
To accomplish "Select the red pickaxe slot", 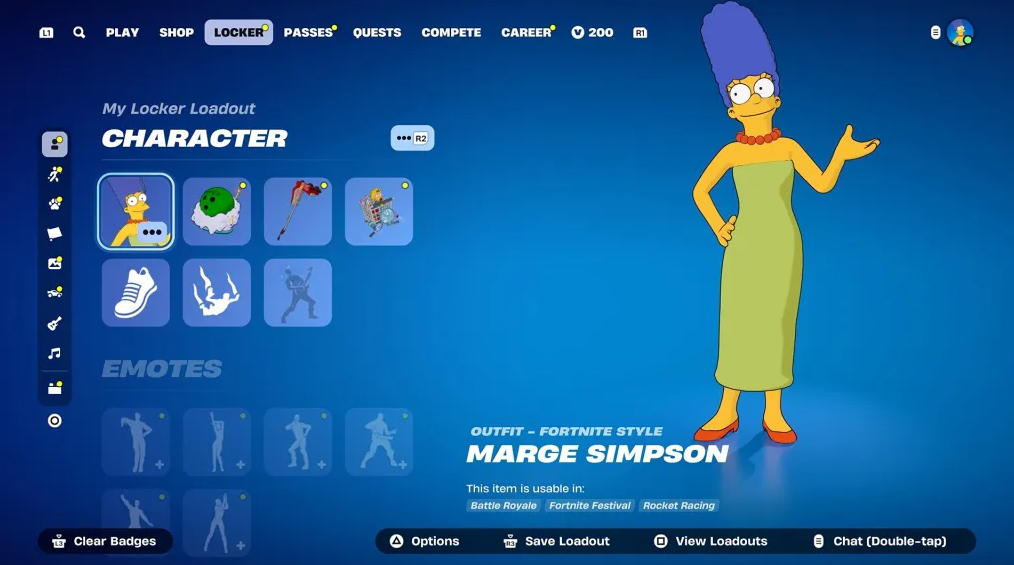I will pos(298,211).
